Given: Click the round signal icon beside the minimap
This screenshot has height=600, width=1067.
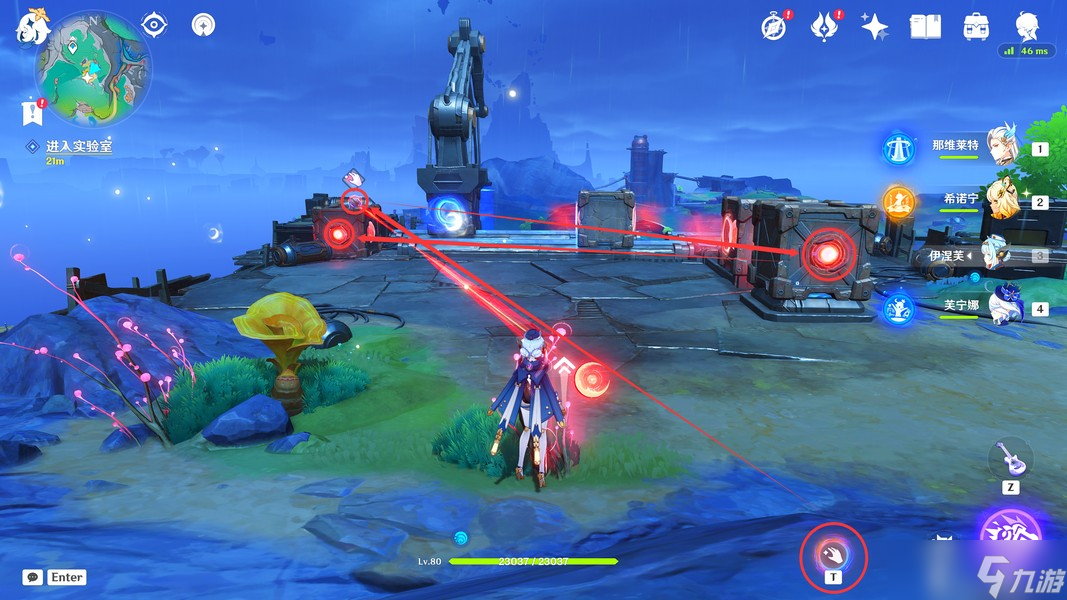Looking at the screenshot, I should pyautogui.click(x=203, y=24).
